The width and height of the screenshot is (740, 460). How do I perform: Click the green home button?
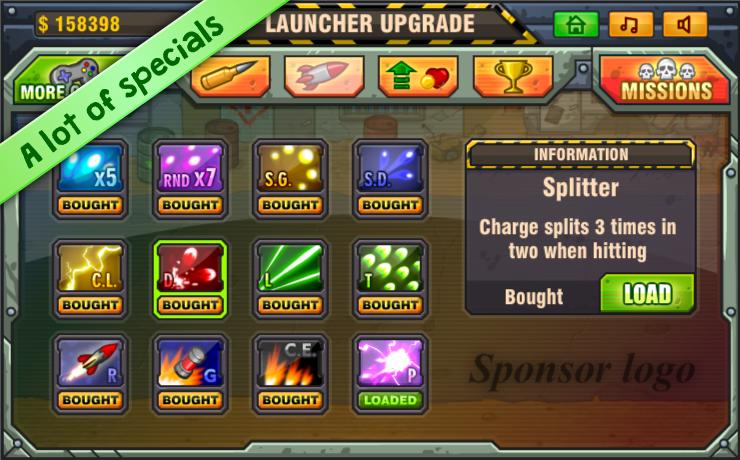tap(576, 25)
